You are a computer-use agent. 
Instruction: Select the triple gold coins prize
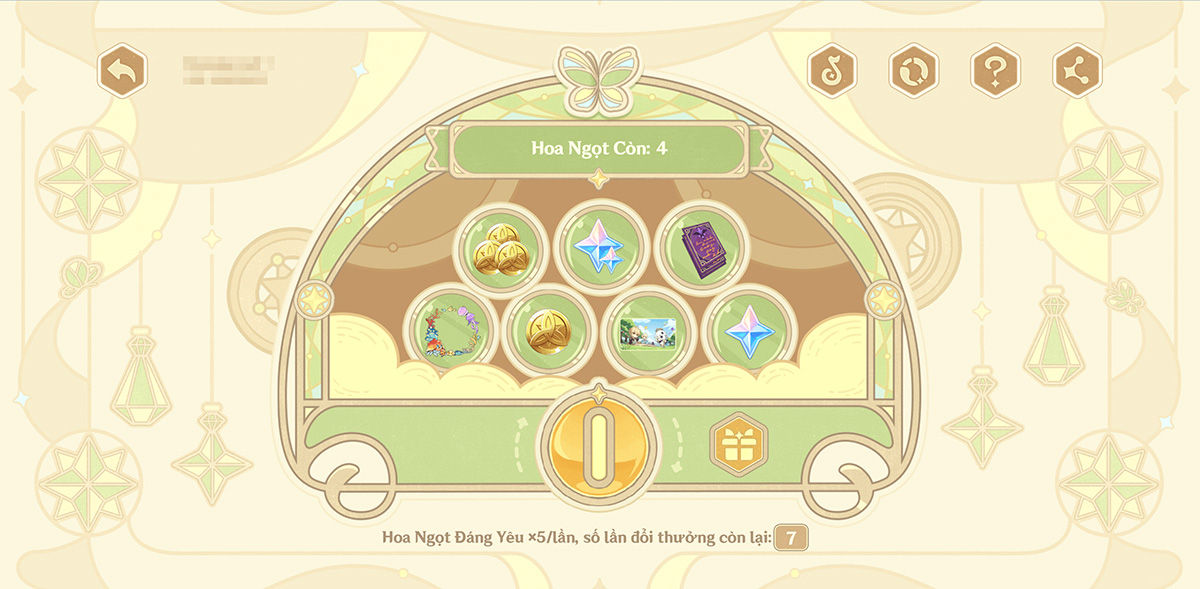[501, 248]
